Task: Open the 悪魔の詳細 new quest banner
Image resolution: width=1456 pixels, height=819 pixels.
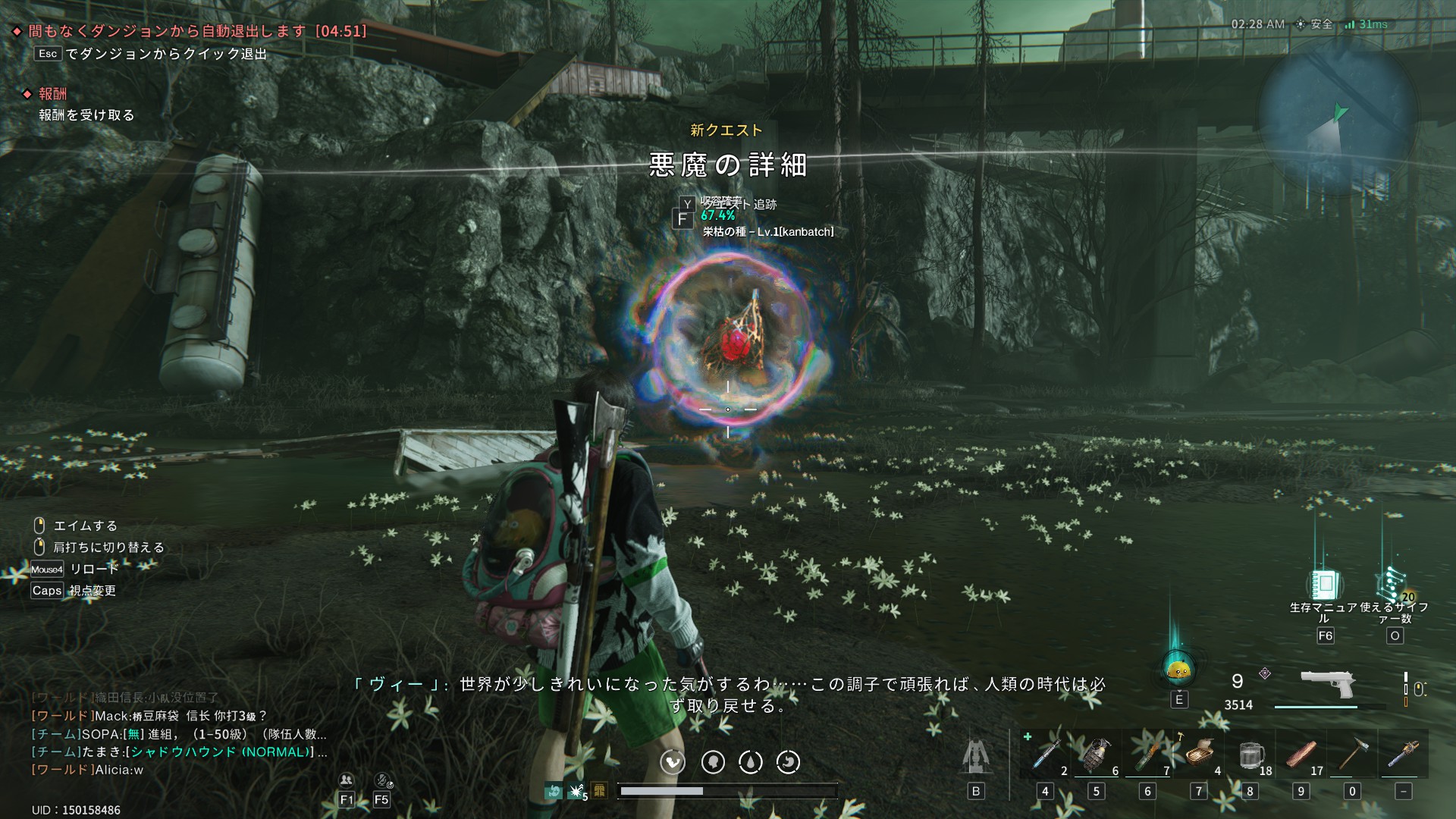Action: [x=728, y=165]
